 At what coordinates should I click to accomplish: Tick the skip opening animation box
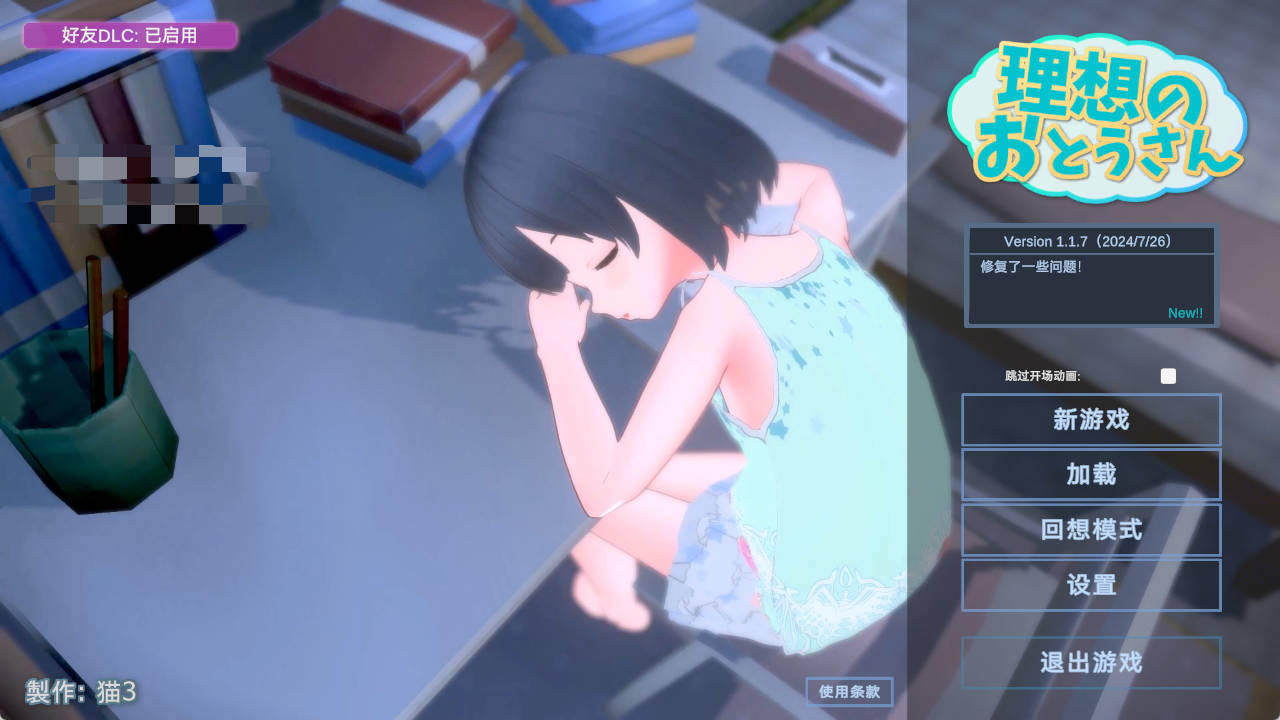(x=1167, y=376)
